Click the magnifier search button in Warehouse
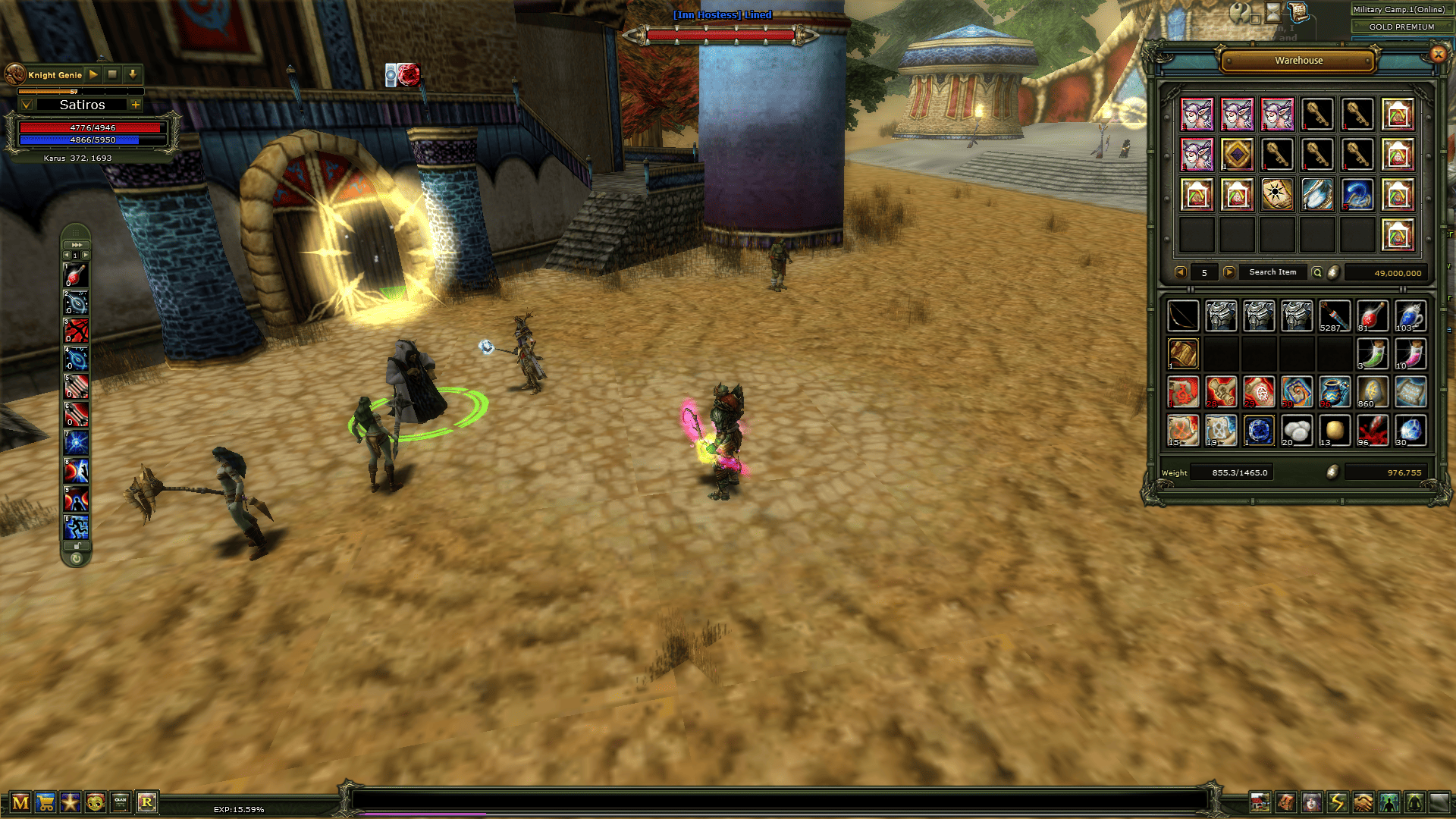 (x=1317, y=272)
